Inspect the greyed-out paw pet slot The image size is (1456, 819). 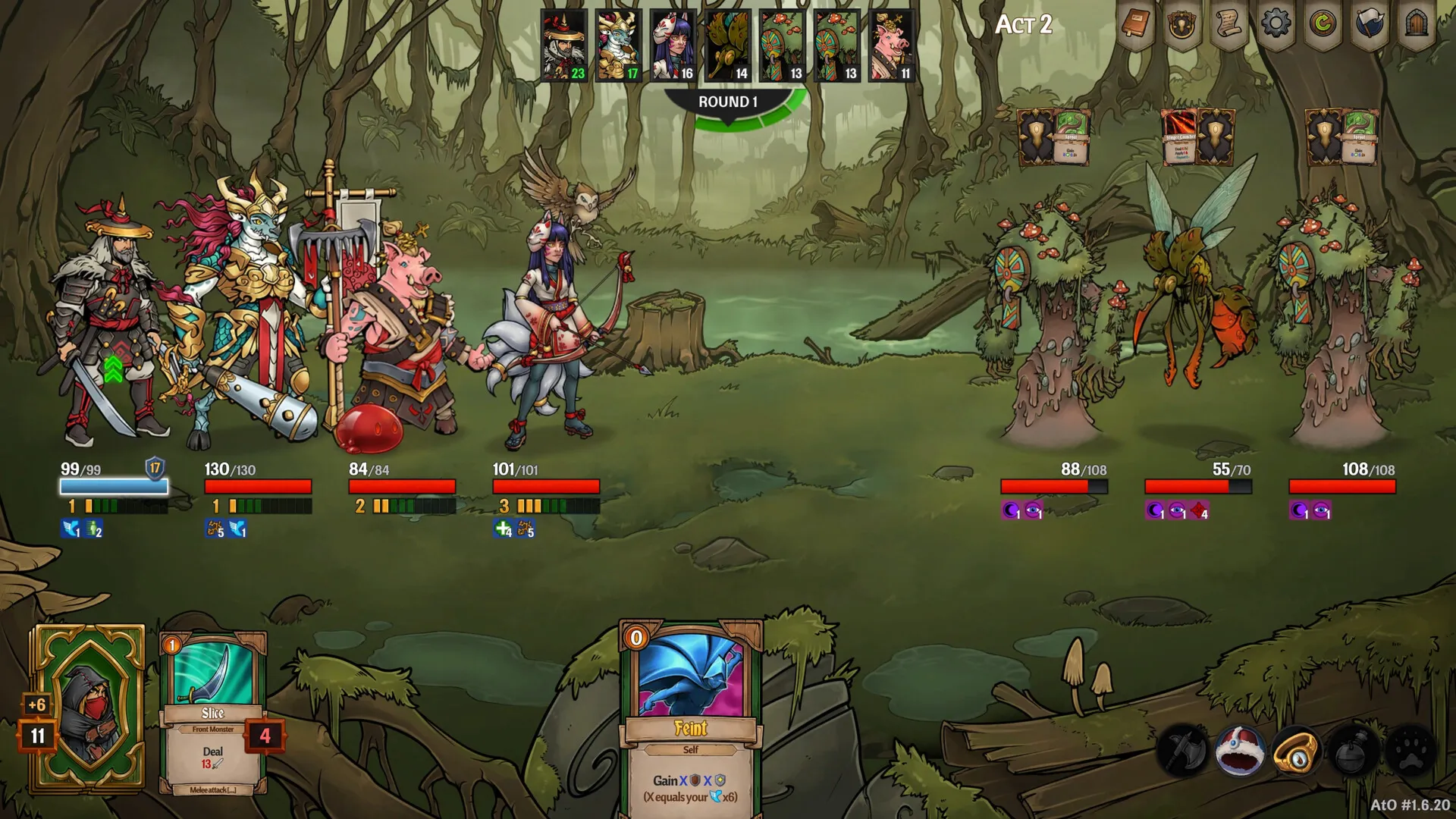tap(1409, 752)
